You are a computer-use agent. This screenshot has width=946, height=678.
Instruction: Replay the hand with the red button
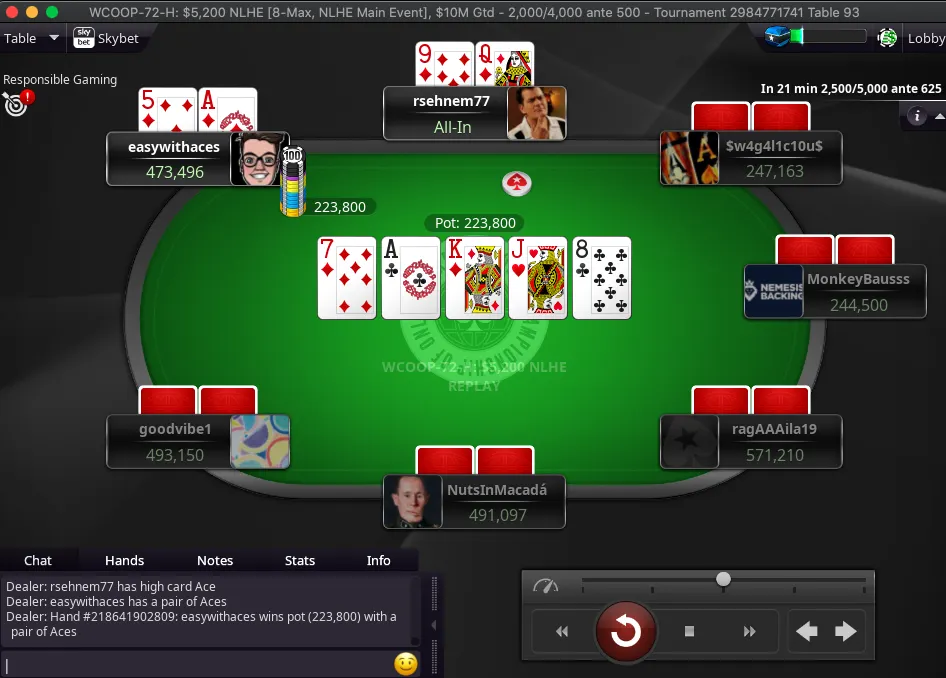[x=626, y=631]
